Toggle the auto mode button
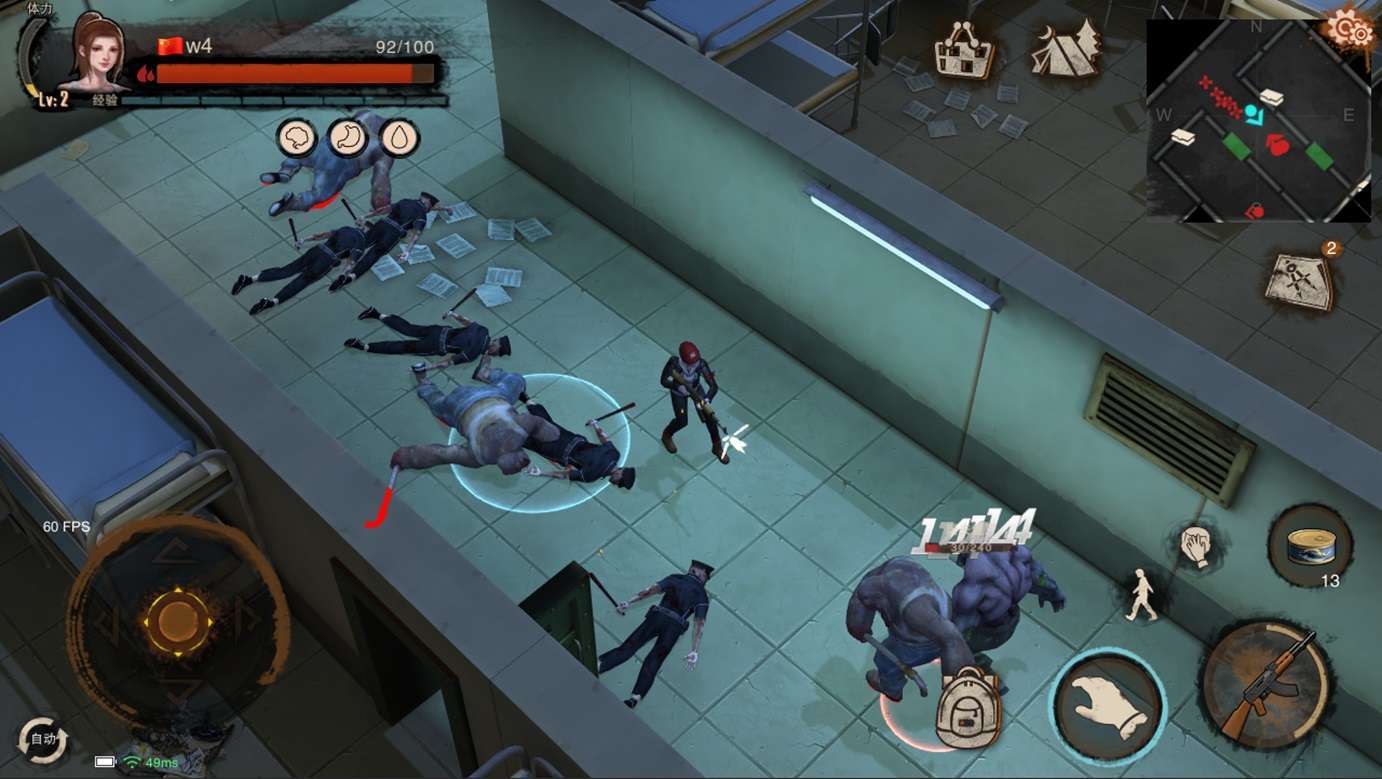The width and height of the screenshot is (1382, 779). [x=43, y=741]
